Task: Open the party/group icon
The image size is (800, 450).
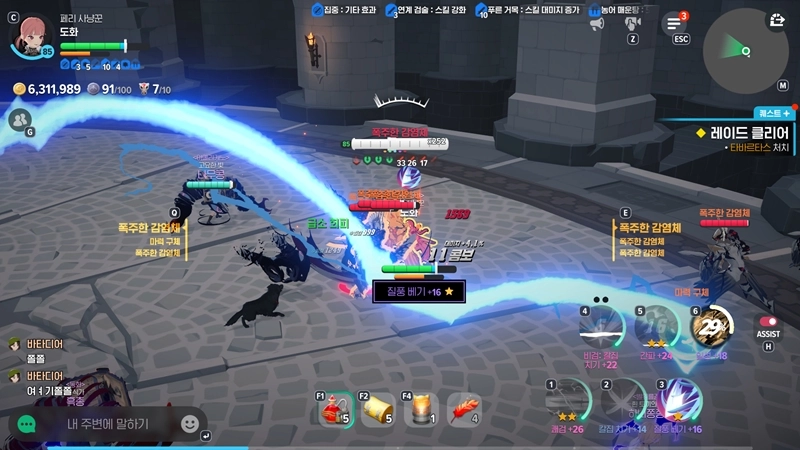Action: pyautogui.click(x=19, y=120)
